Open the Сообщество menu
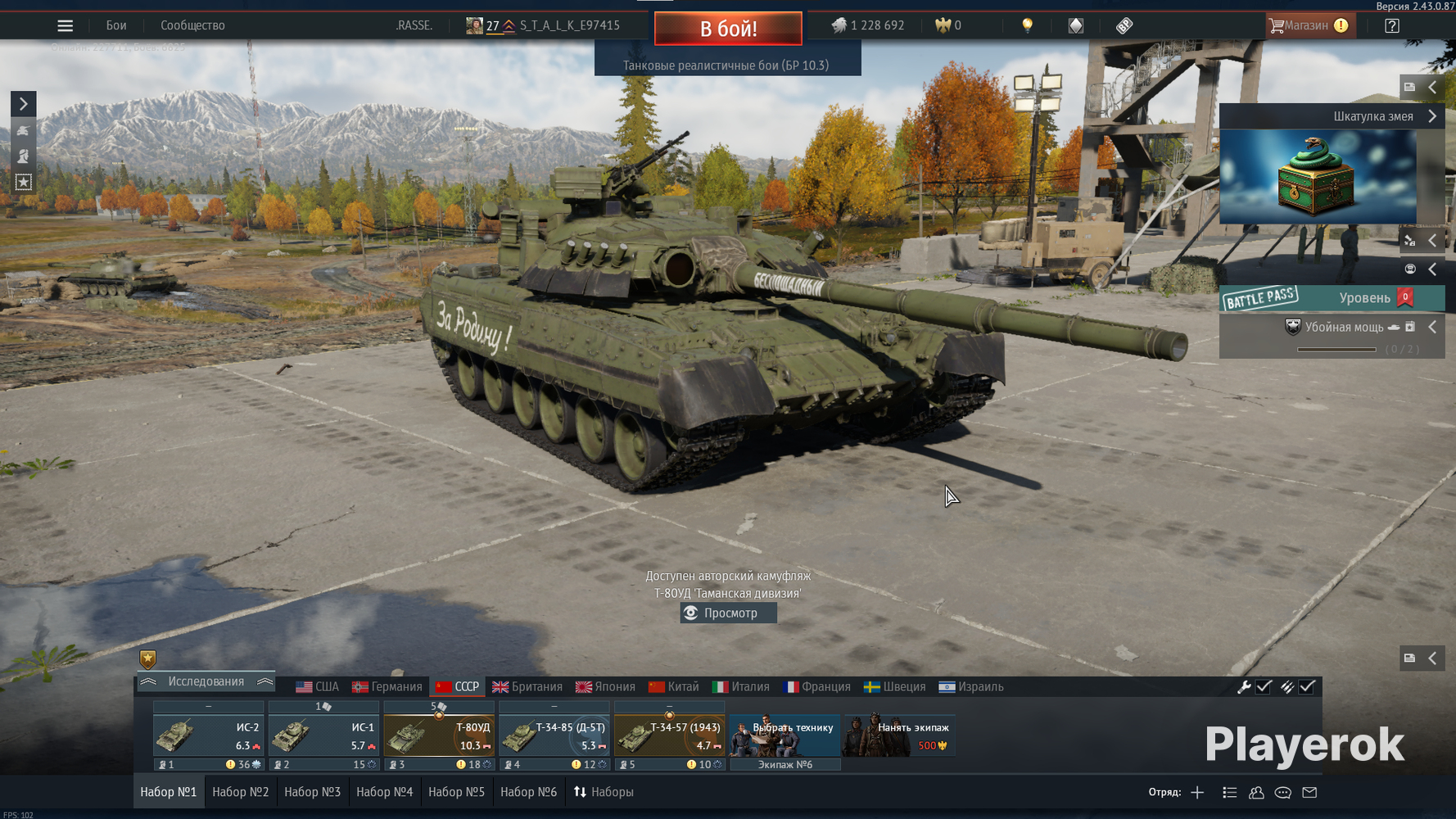The width and height of the screenshot is (1456, 819). (192, 26)
